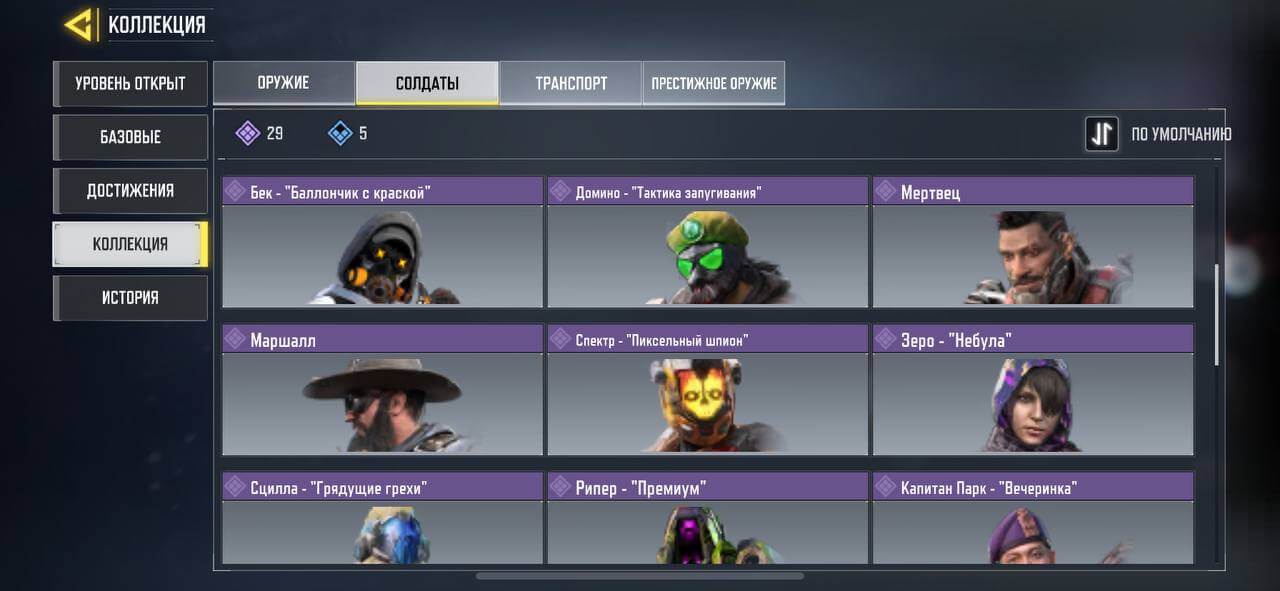
Task: Go back using the yellow arrow
Action: [x=80, y=25]
